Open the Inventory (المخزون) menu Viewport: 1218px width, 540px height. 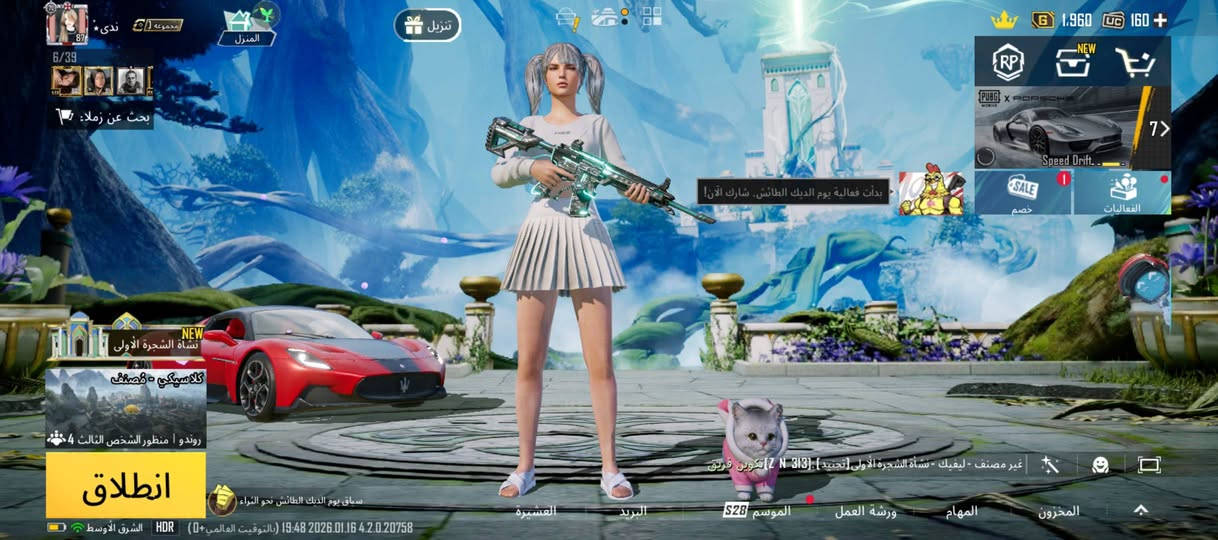1058,511
